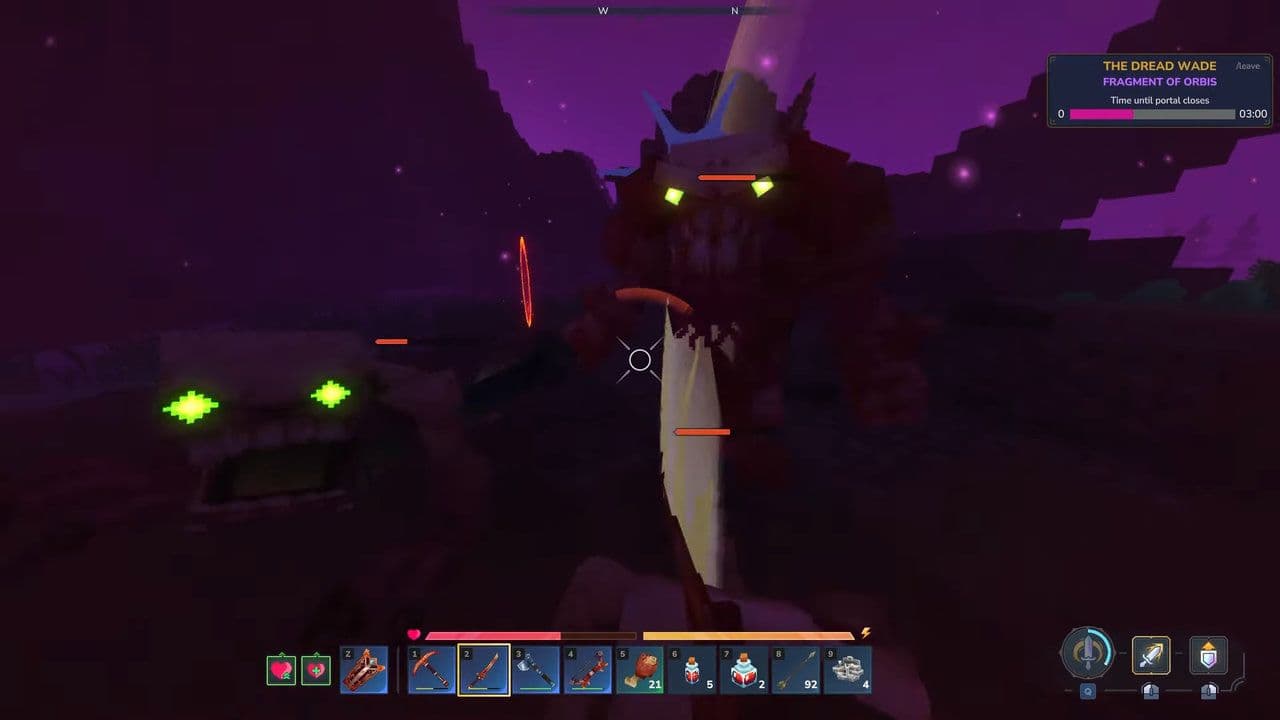This screenshot has width=1280, height=720.
Task: Select the pickaxe in hotbar slot 1
Action: point(432,668)
